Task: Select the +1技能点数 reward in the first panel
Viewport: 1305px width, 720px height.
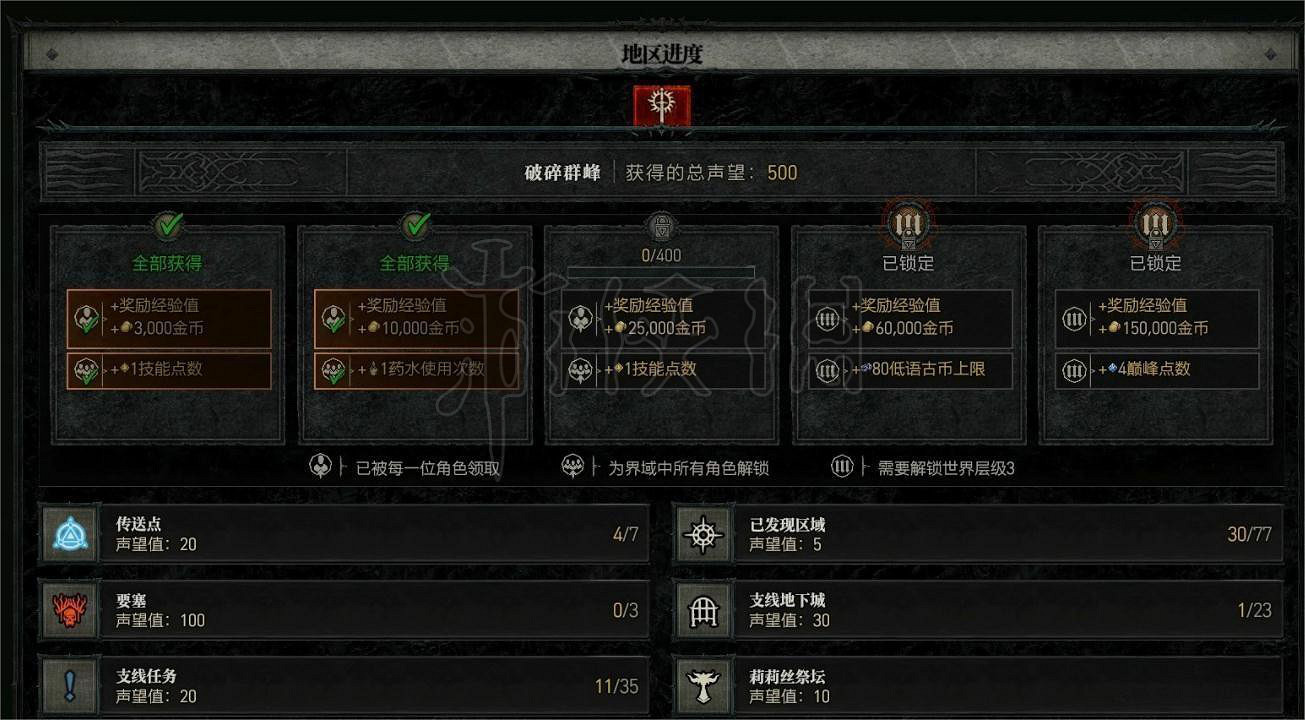Action: [x=168, y=369]
